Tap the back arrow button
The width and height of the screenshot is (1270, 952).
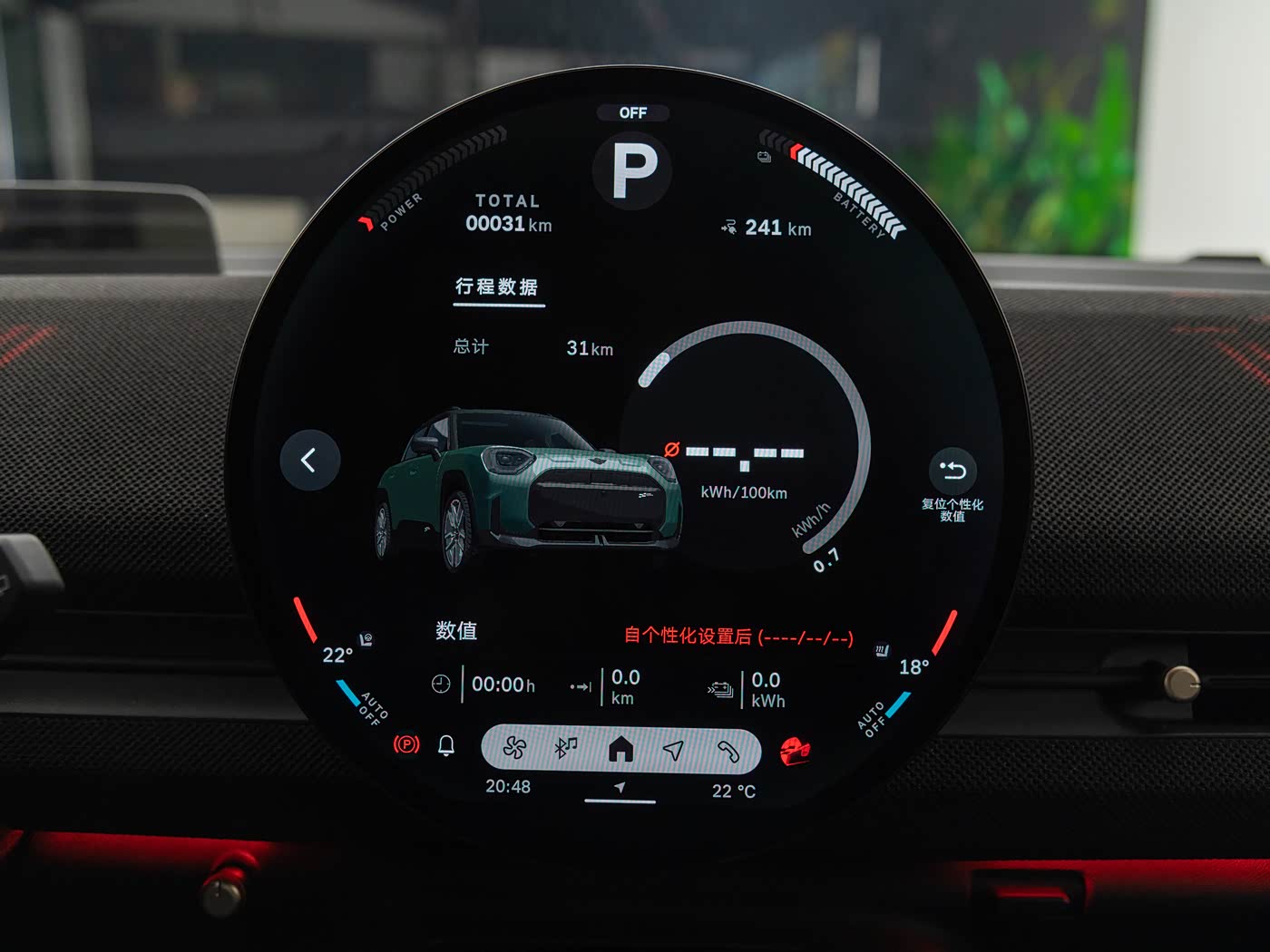point(309,461)
